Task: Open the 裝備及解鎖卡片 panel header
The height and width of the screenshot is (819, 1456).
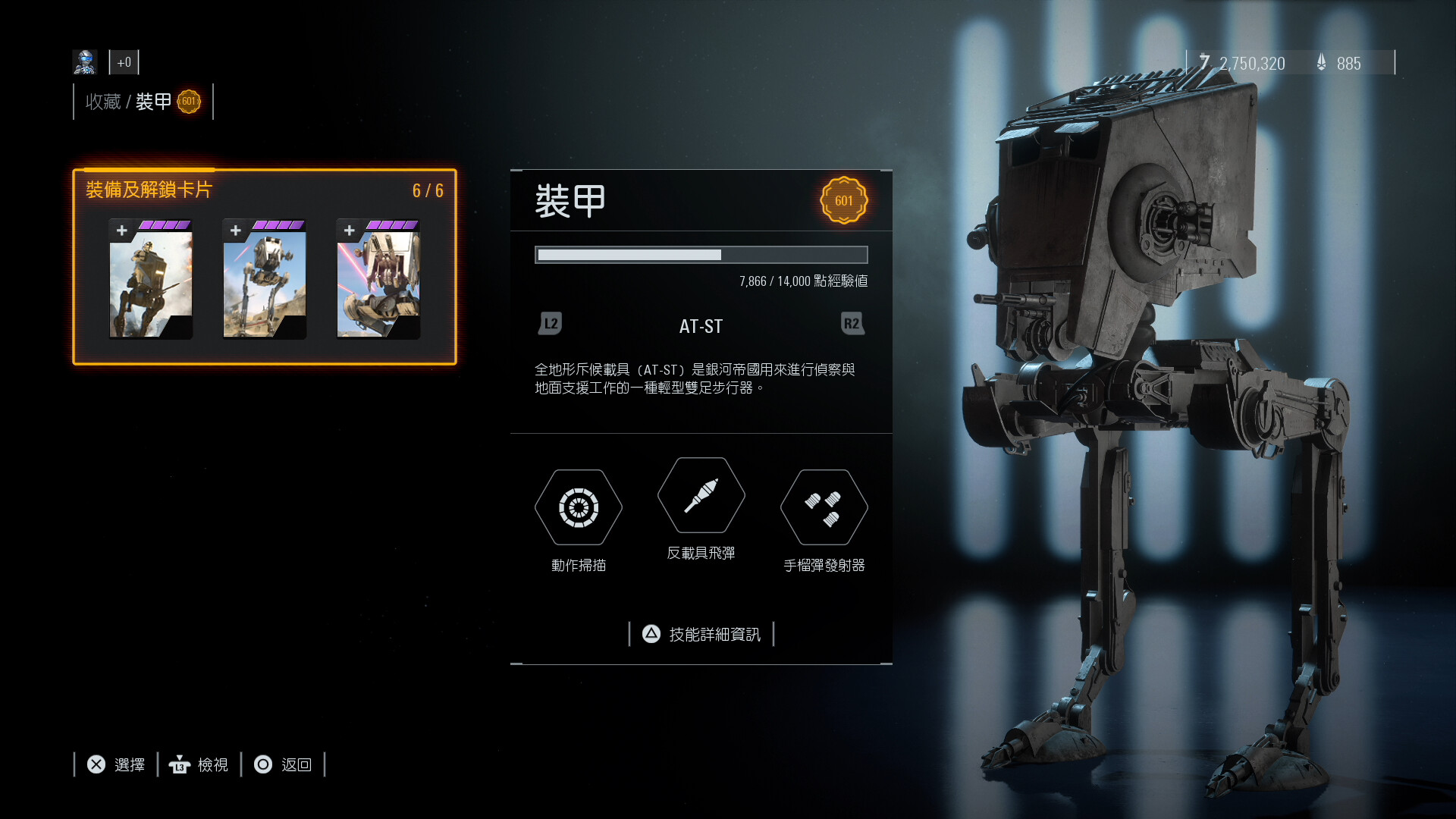Action: 149,190
